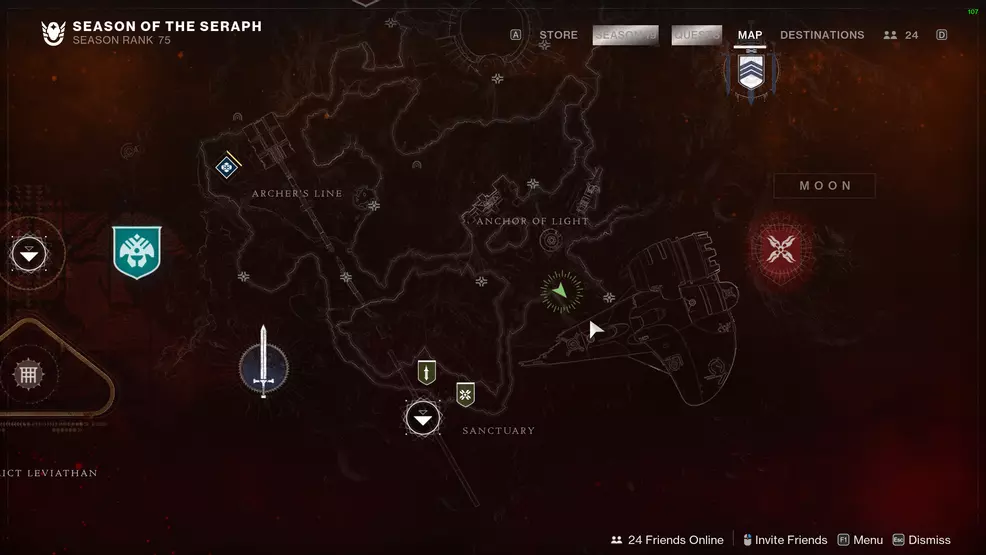986x555 pixels.
Task: Select the teal vendor shield icon
Action: (x=137, y=252)
